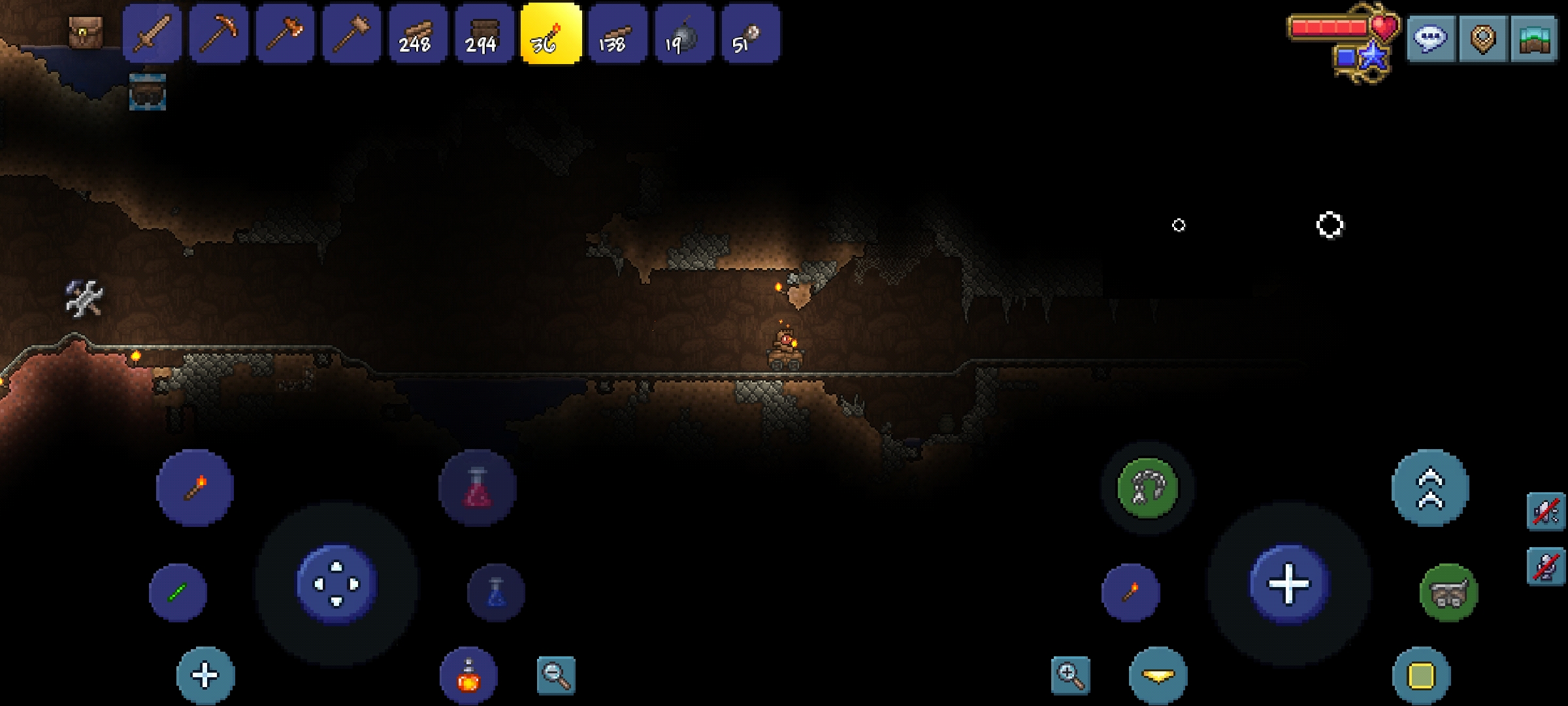This screenshot has height=706, width=1568.
Task: Open the crossed hammer and wrench settings
Action: coord(84,299)
